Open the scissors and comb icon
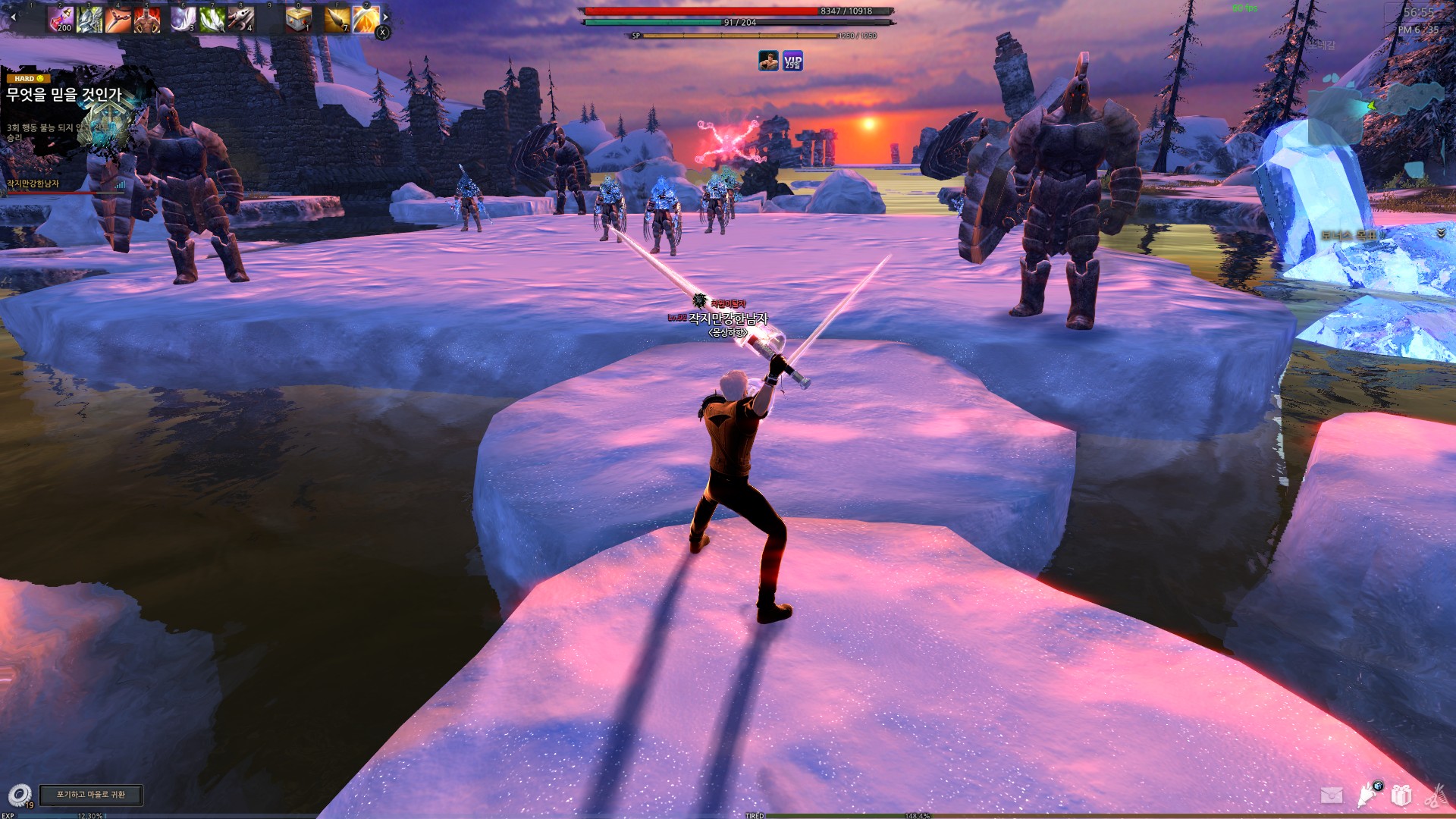This screenshot has height=819, width=1456. click(1435, 796)
